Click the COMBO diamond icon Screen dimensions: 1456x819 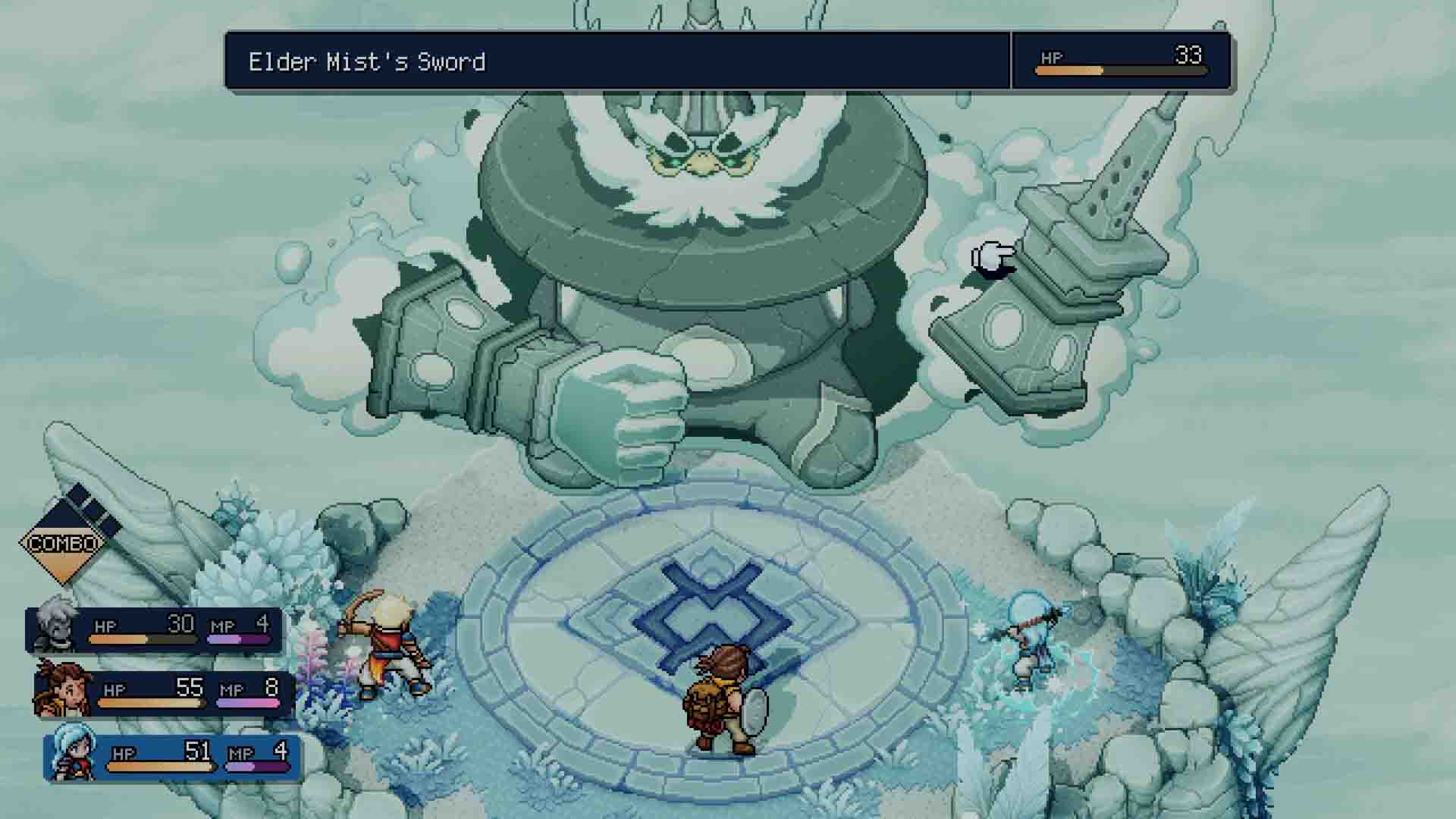[x=64, y=542]
